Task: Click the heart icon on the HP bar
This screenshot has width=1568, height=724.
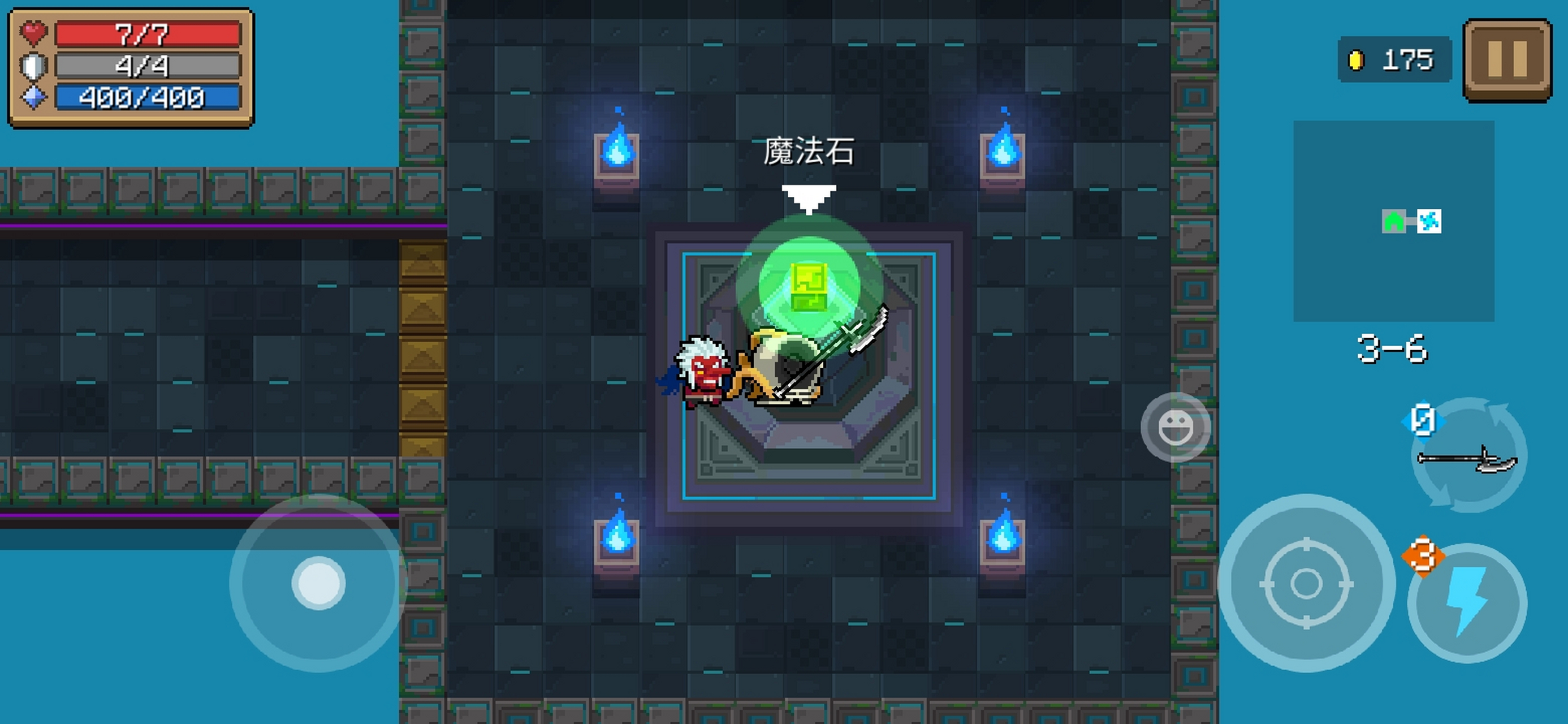Action: (x=33, y=34)
